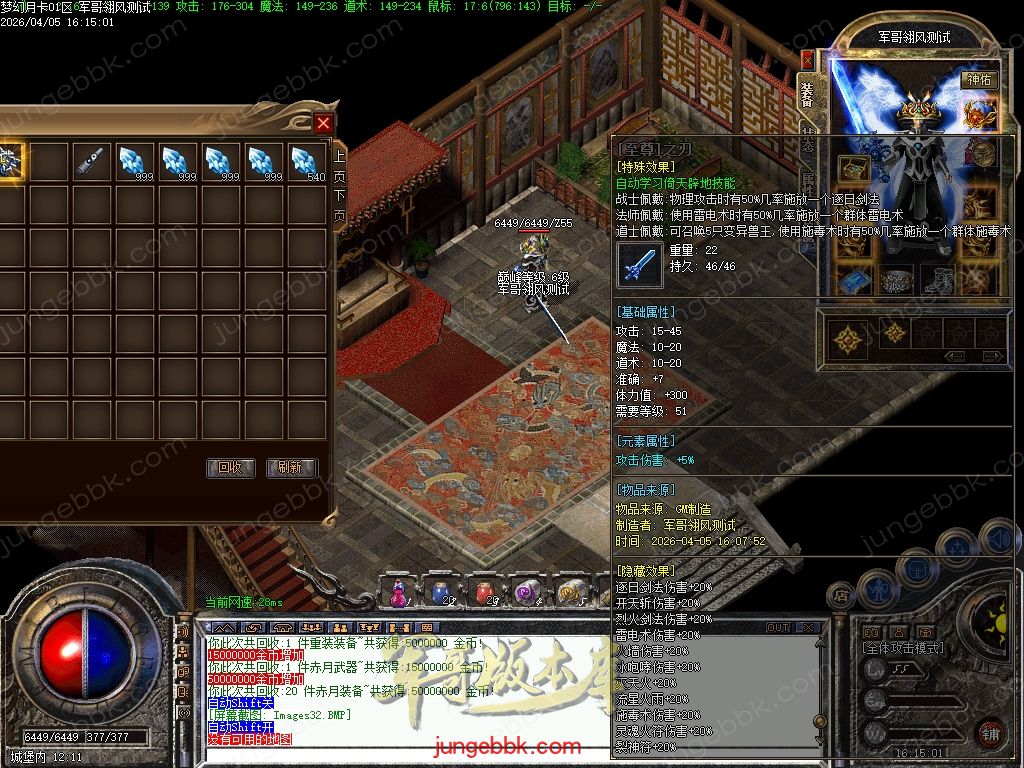Use the purple swirl scroll quick slot
1024x768 pixels.
526,593
